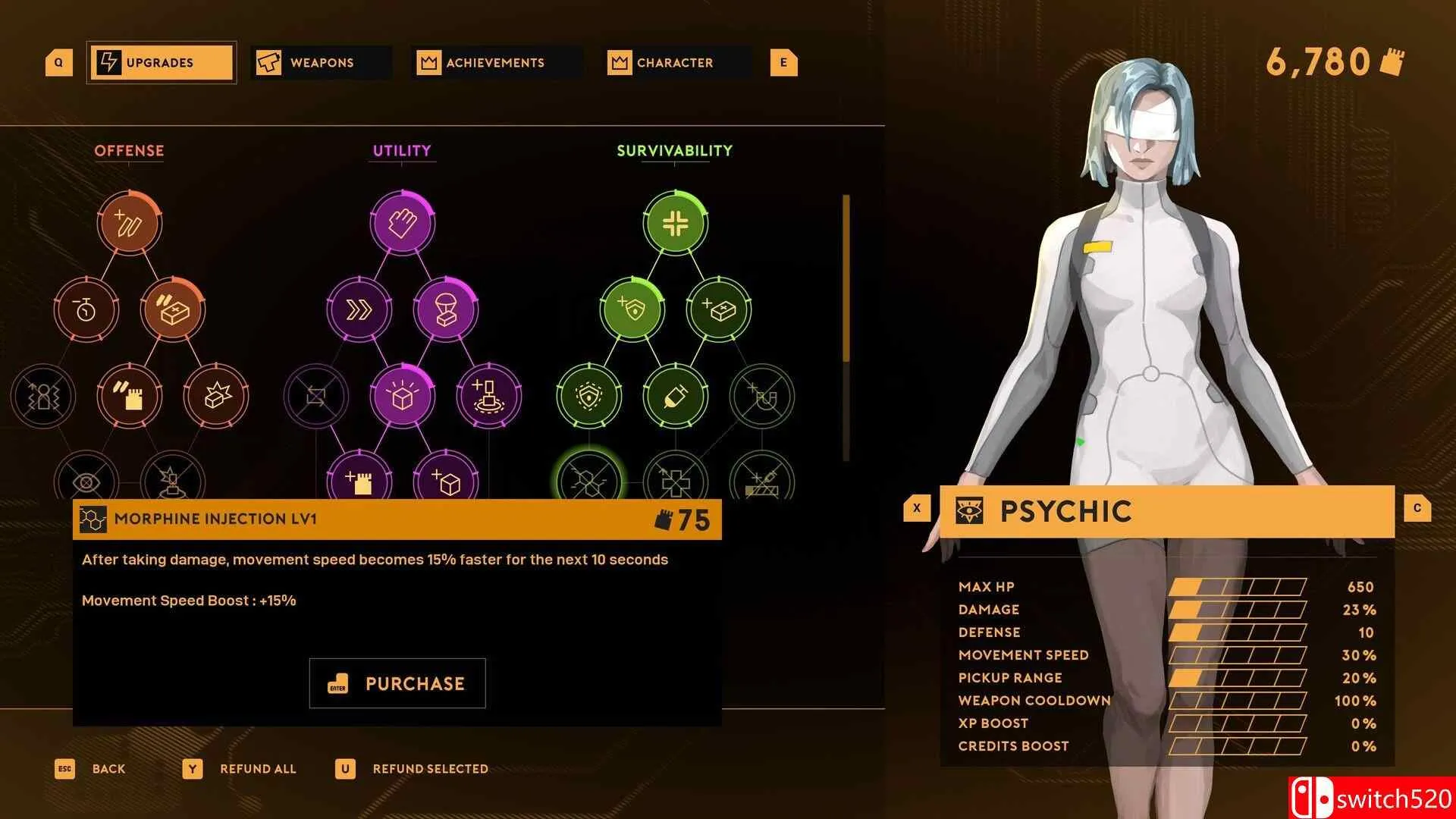Select the syringe Survivability node
1456x819 pixels.
(x=675, y=396)
